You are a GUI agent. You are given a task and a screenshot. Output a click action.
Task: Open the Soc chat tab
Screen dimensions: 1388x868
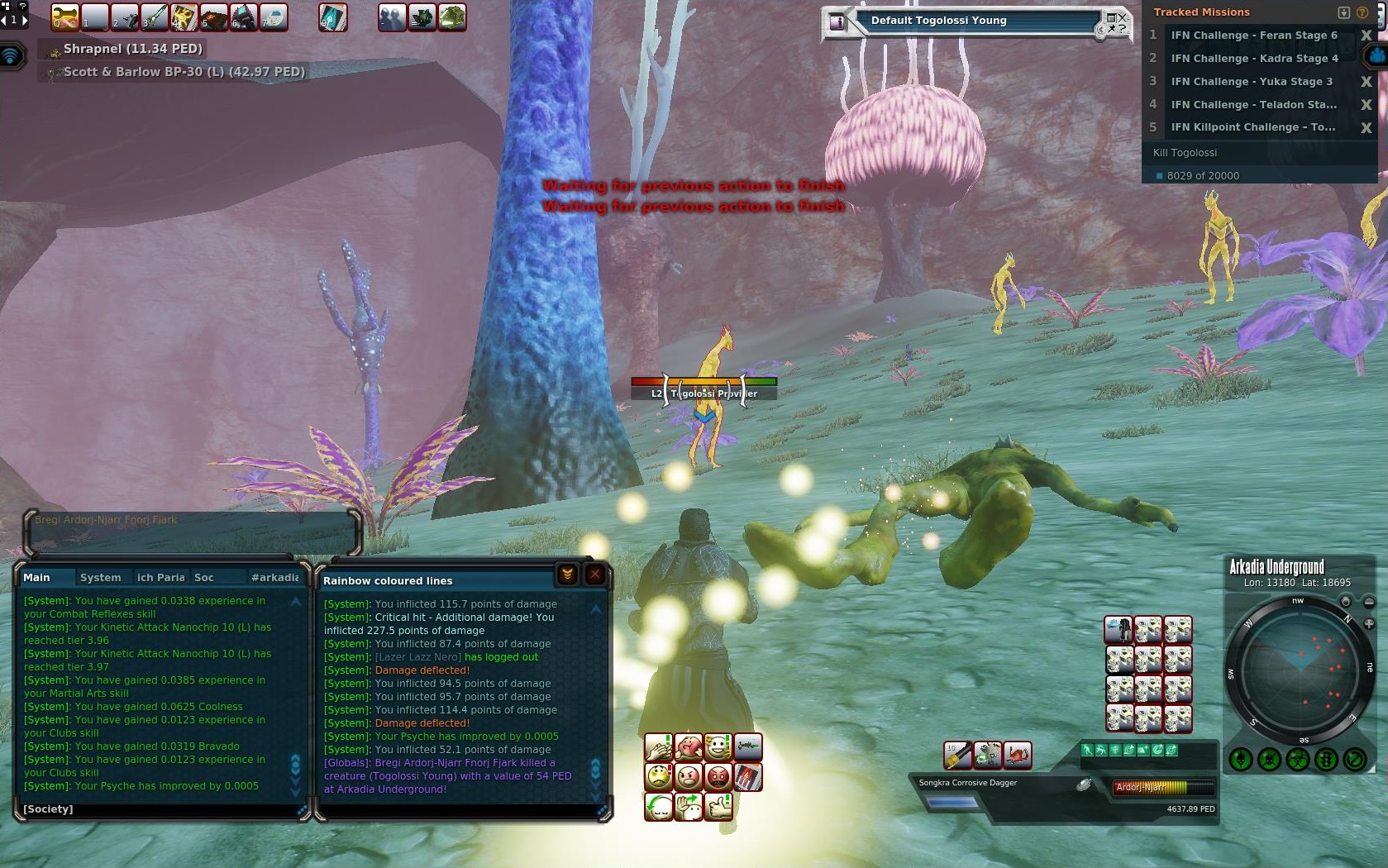tap(203, 578)
